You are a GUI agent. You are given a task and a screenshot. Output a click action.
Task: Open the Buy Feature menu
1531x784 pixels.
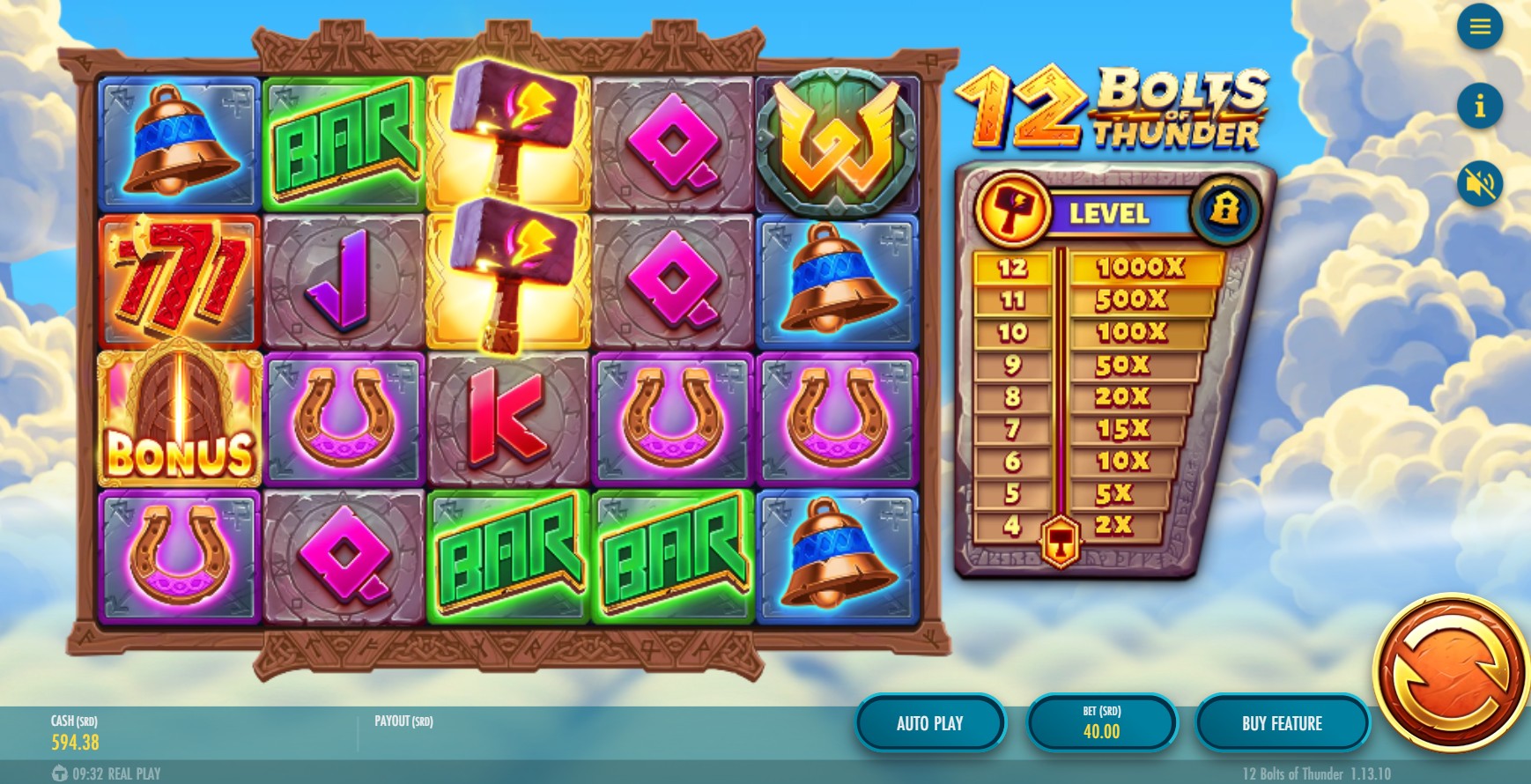pos(1282,723)
